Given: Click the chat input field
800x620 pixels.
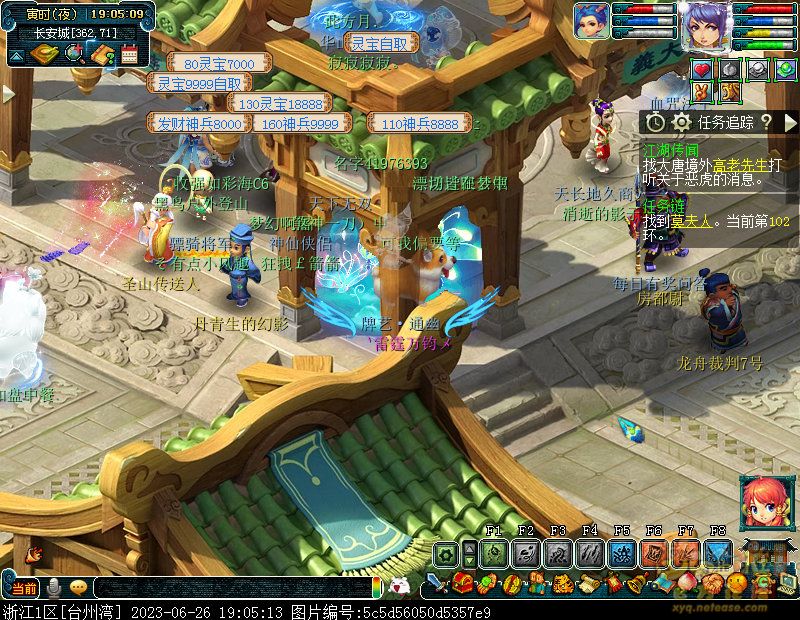Looking at the screenshot, I should coord(230,588).
